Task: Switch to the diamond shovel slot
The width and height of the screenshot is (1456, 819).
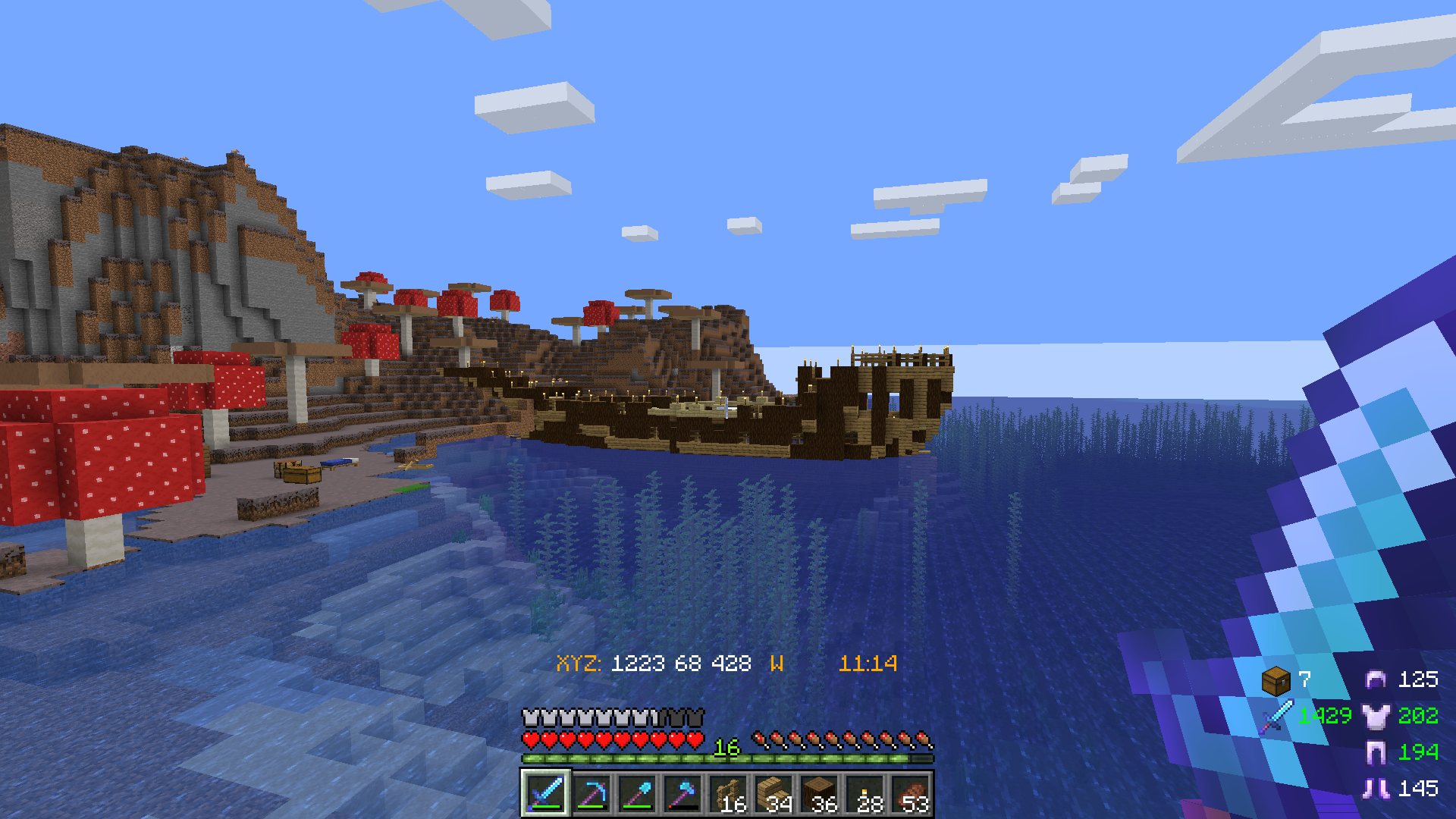Action: coord(636,794)
